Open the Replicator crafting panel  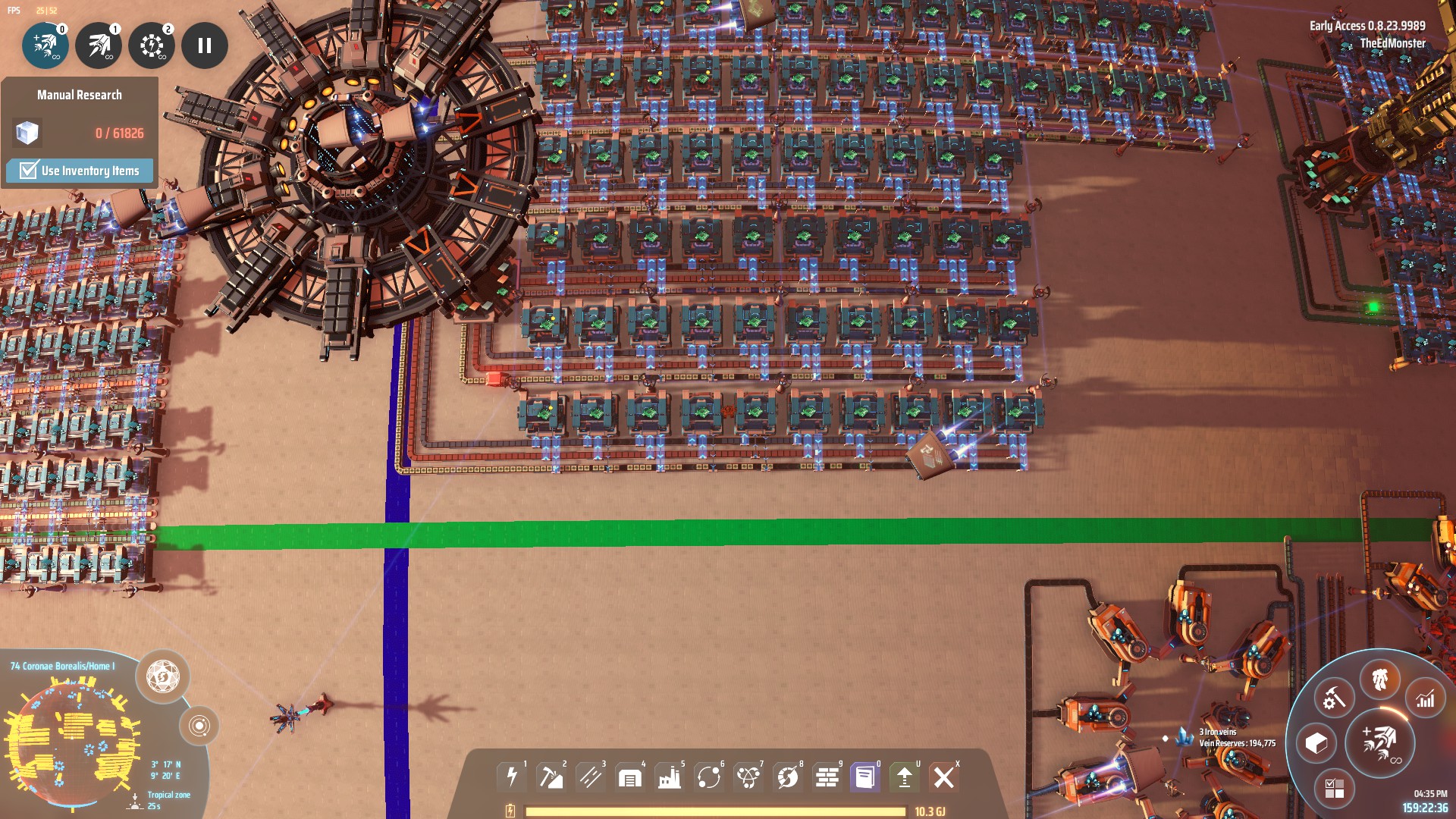1334,699
